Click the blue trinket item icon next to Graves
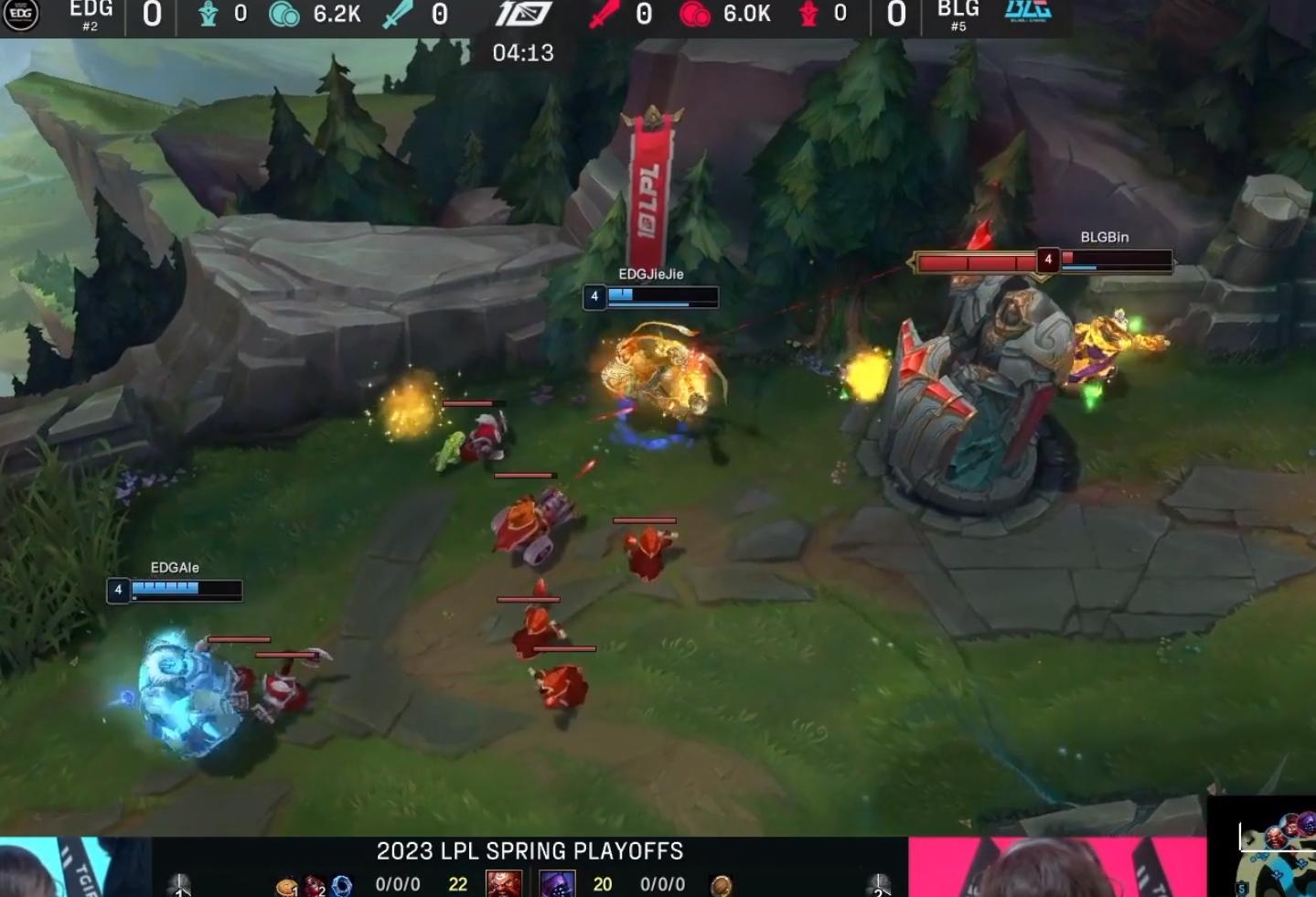 coord(339,887)
